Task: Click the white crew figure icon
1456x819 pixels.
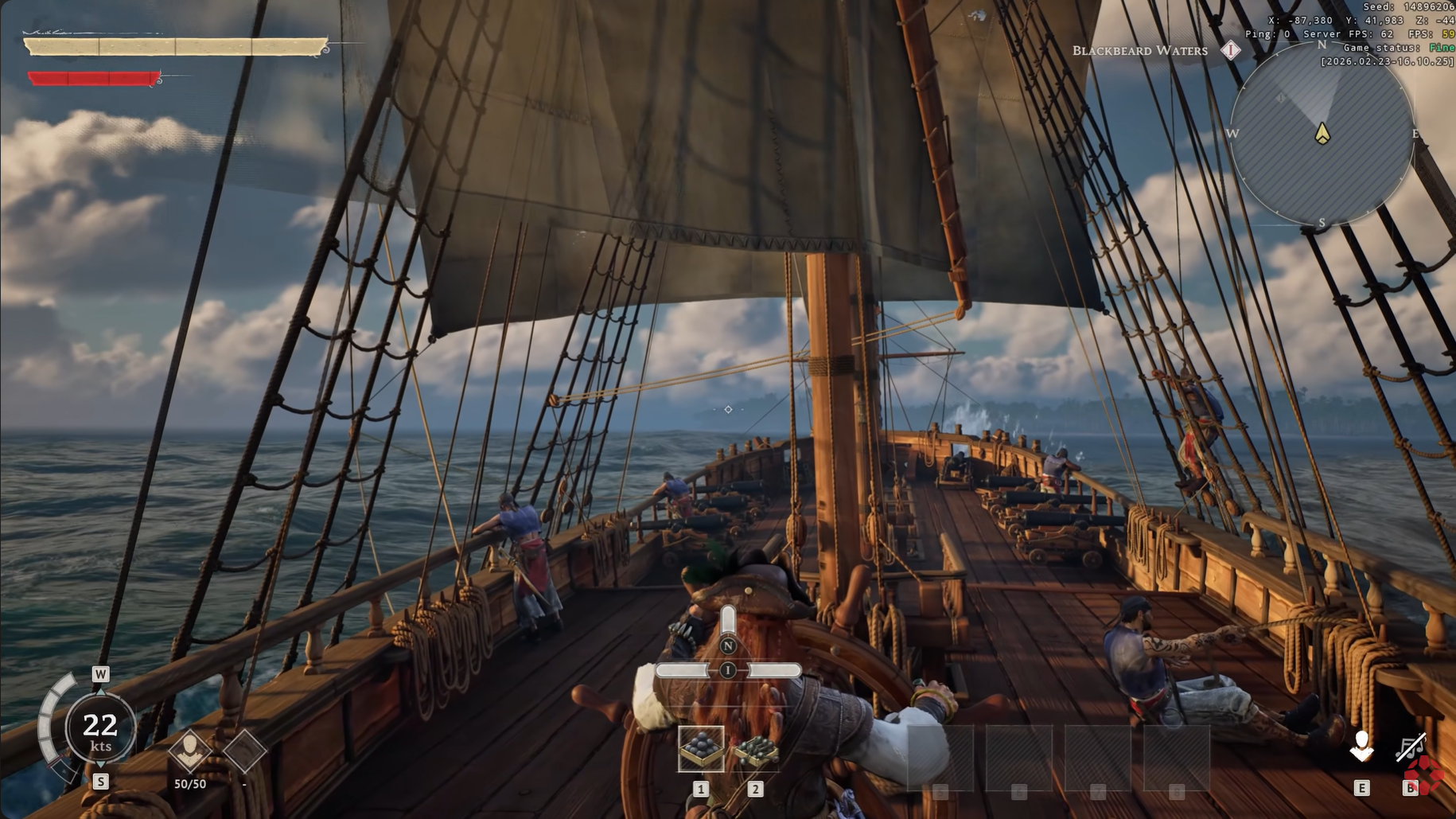Action: point(1361,747)
